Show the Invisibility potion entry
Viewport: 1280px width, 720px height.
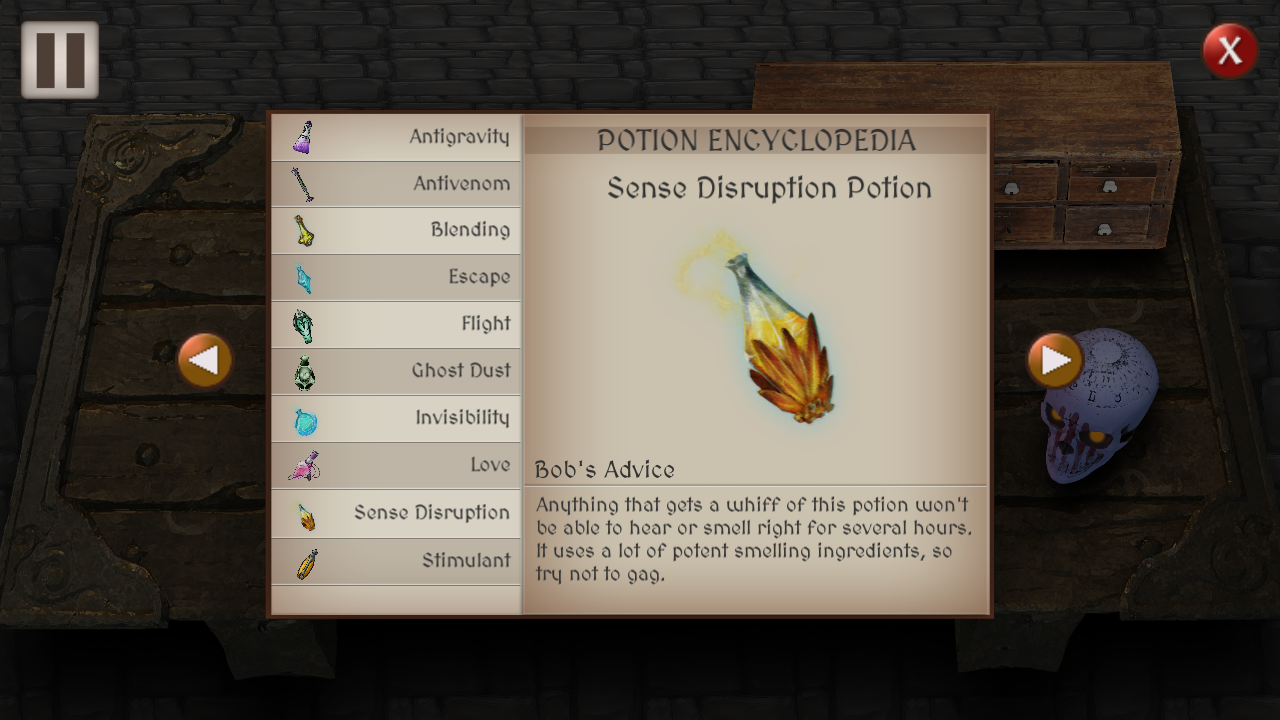click(396, 418)
